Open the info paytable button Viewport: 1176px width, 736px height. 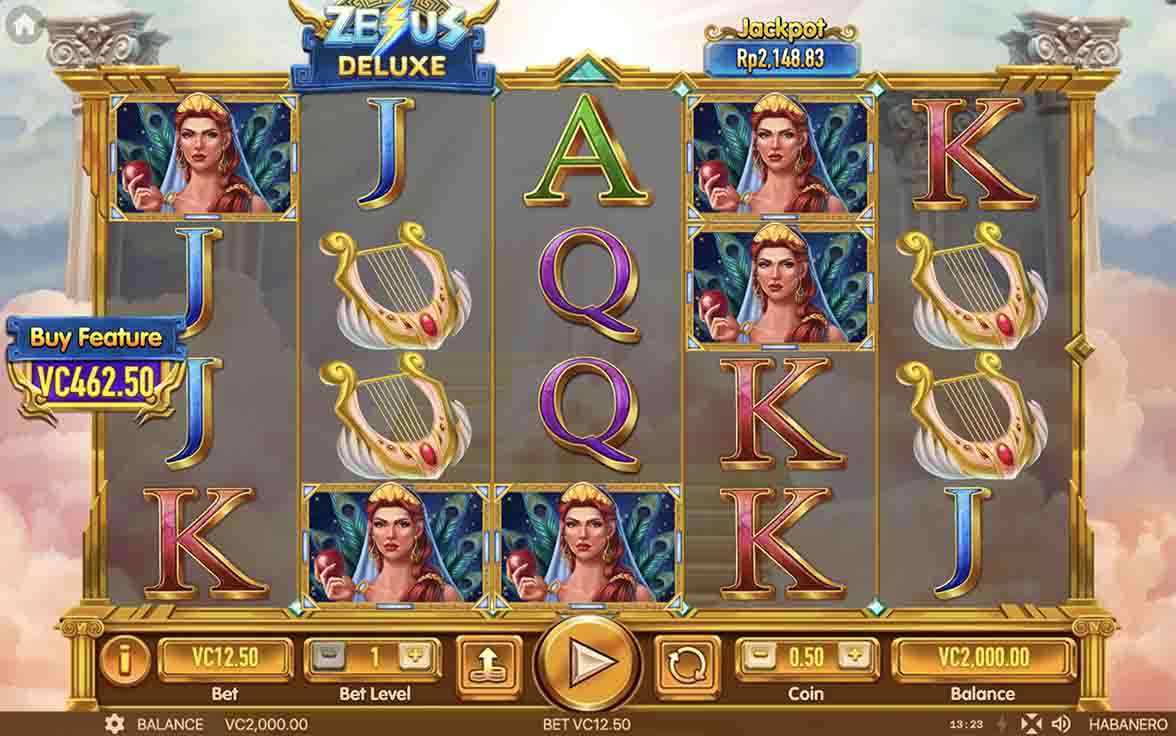(125, 661)
